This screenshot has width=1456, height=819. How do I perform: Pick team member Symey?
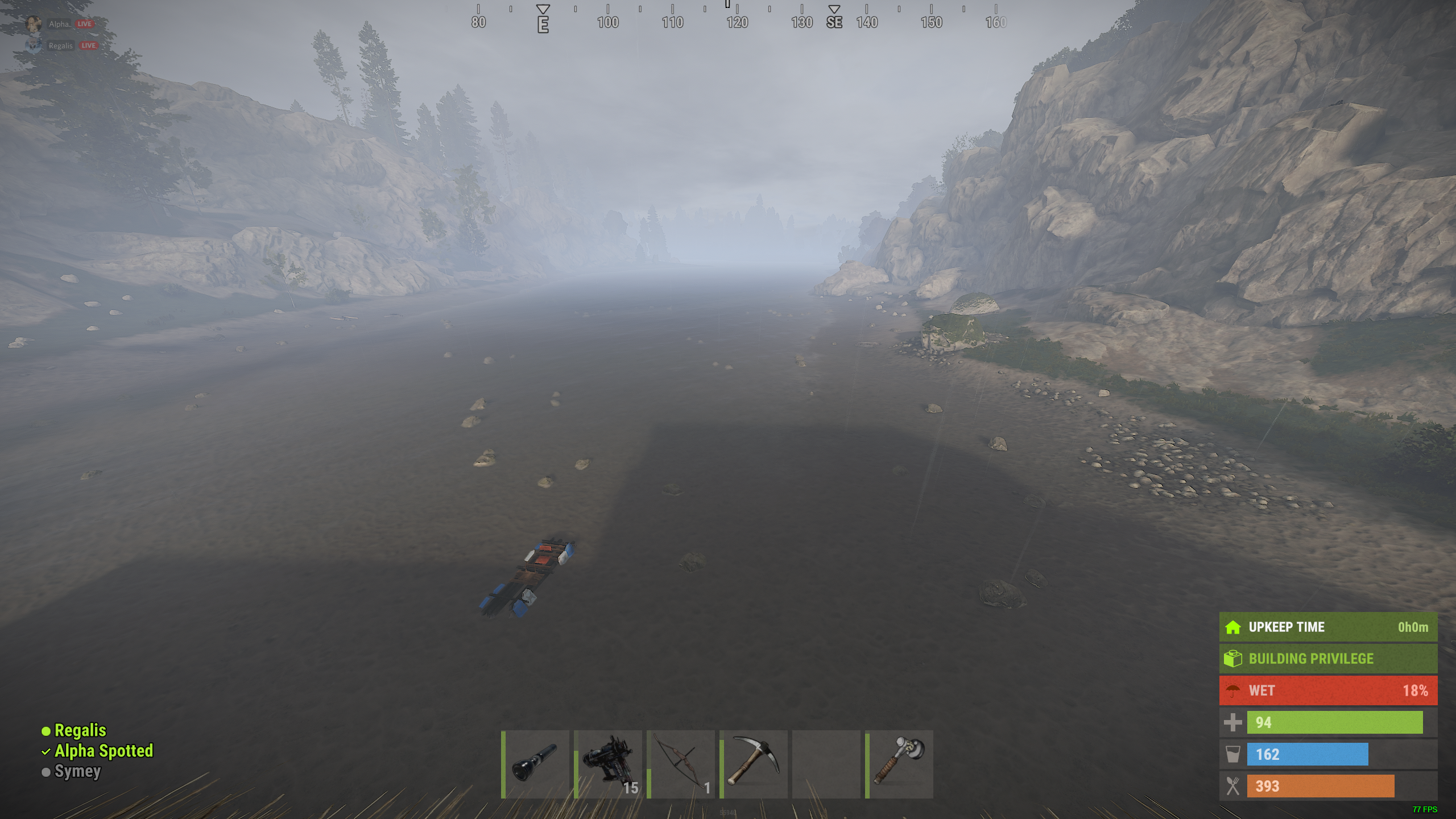[77, 771]
